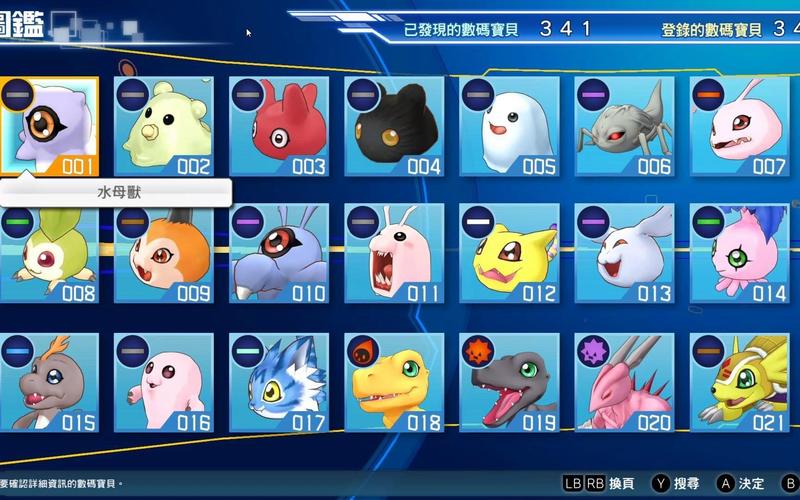
Task: Select Digimon entry 001
Action: (x=50, y=126)
